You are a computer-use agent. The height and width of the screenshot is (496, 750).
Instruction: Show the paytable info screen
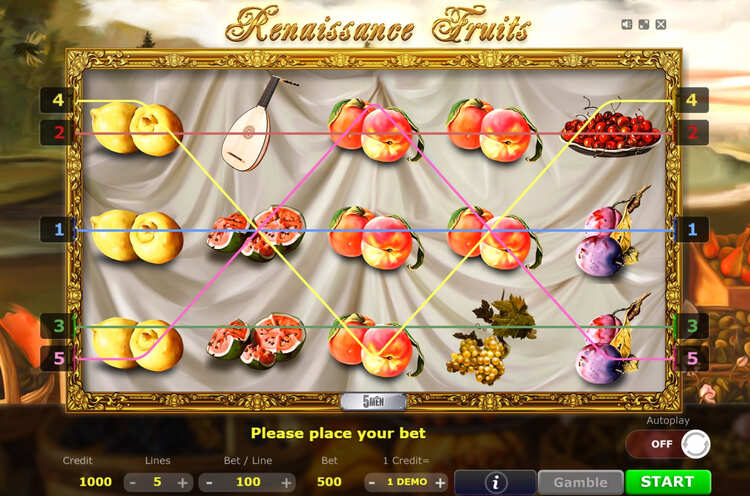click(x=495, y=482)
